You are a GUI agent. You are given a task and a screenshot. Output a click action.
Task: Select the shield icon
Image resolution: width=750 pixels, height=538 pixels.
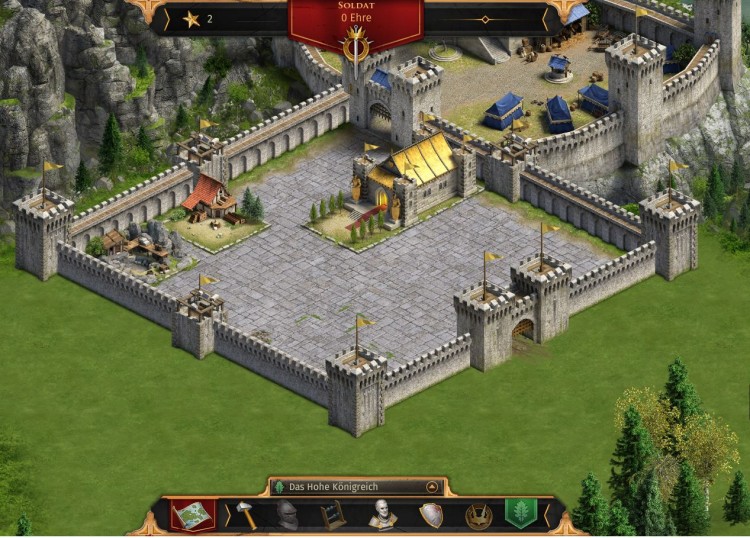click(431, 515)
